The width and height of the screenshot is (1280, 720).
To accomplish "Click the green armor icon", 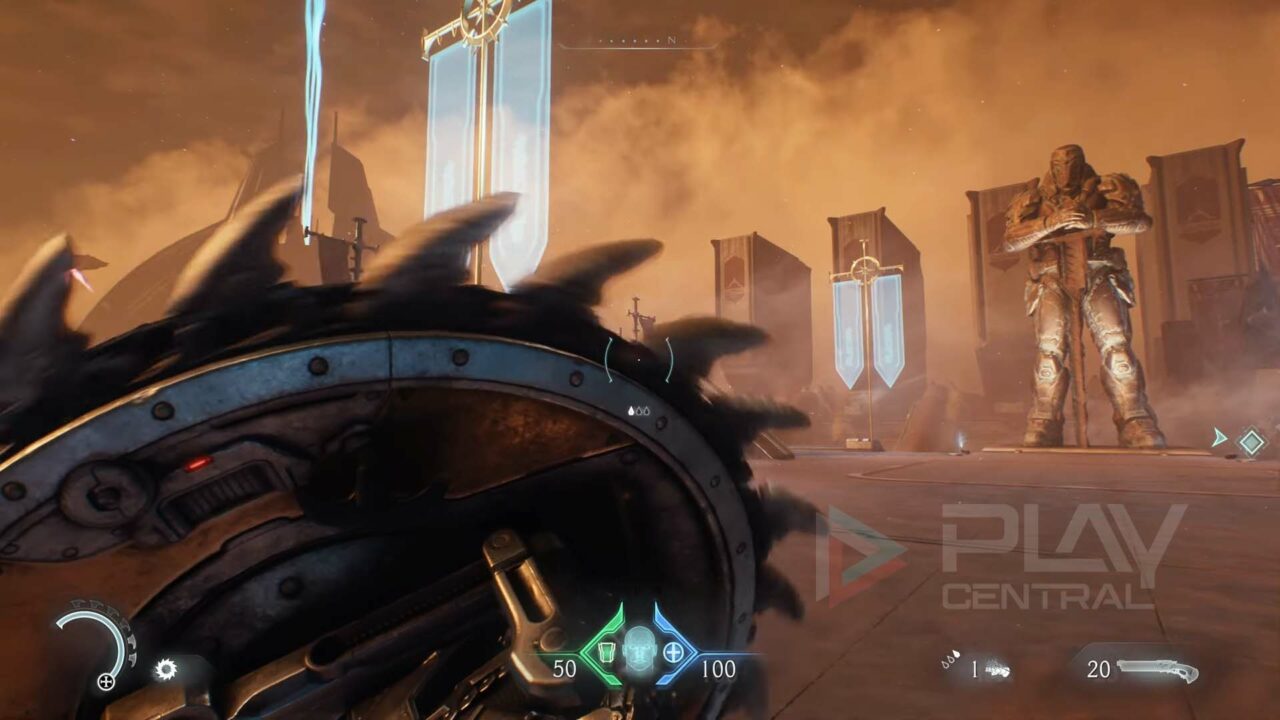I will tap(605, 652).
